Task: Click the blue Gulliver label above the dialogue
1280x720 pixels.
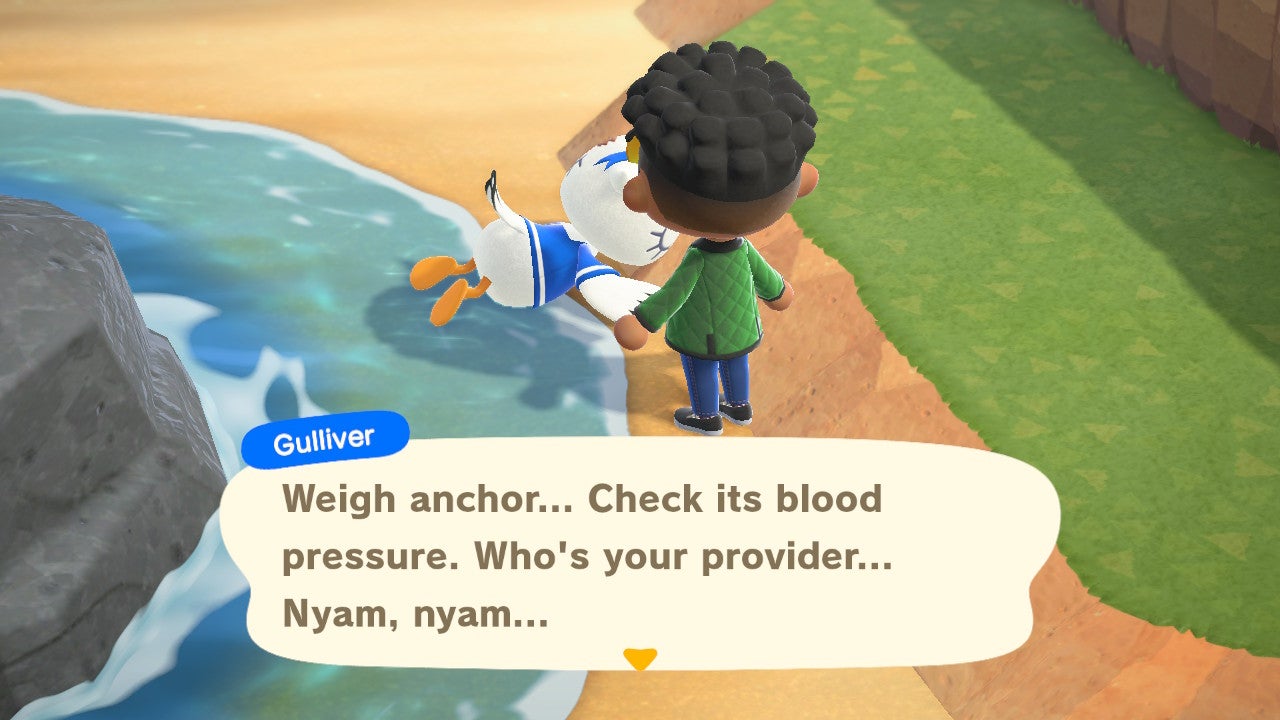Action: 326,434
